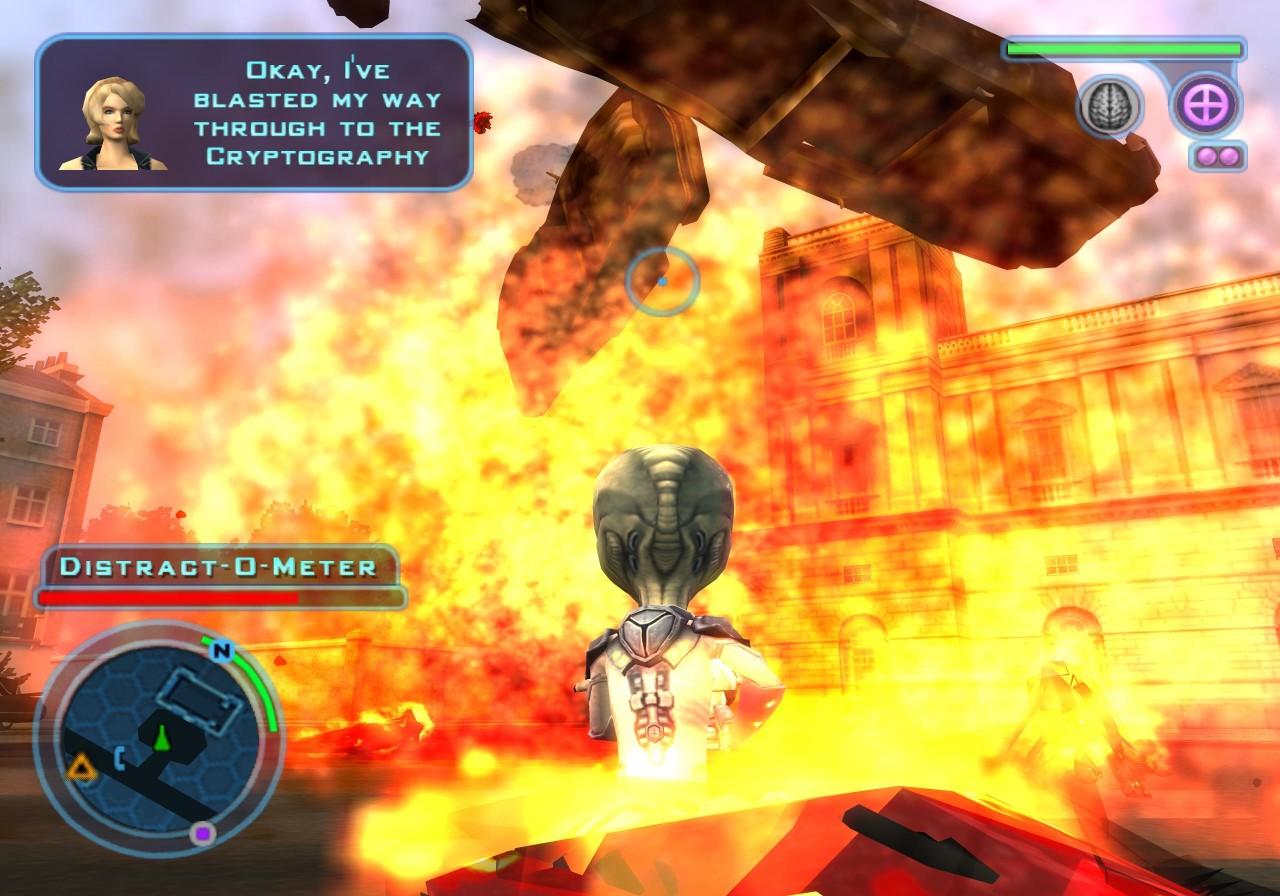Choose the purple crosshair weapon icon

1205,105
